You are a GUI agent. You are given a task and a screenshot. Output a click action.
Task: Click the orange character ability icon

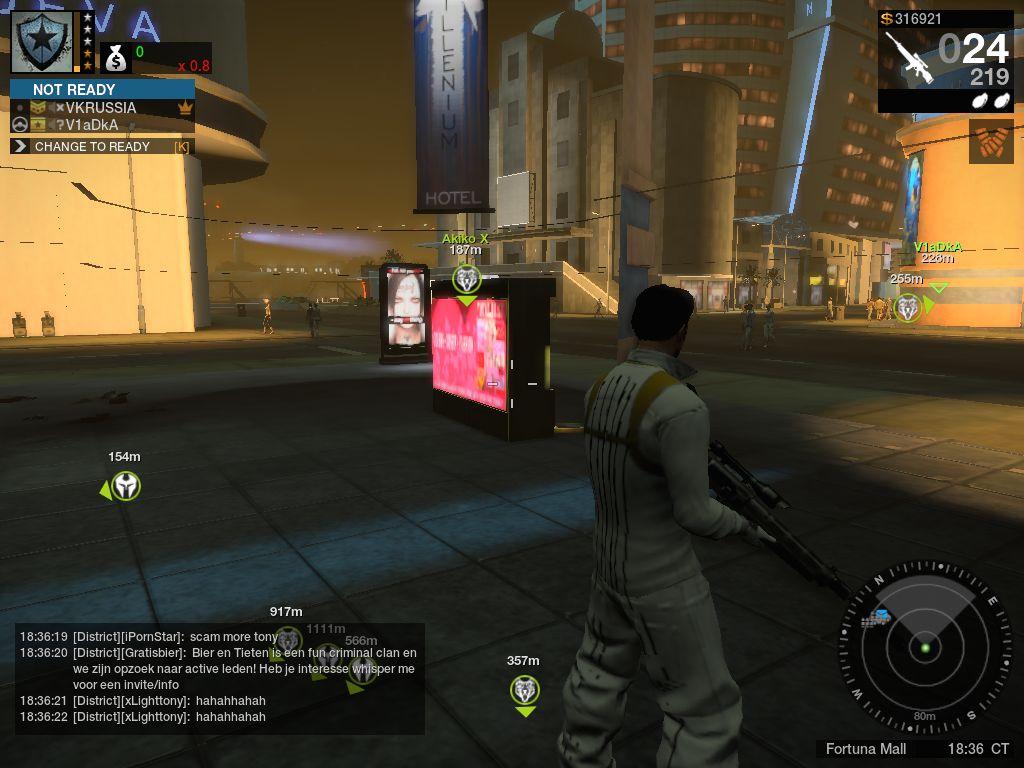click(990, 141)
